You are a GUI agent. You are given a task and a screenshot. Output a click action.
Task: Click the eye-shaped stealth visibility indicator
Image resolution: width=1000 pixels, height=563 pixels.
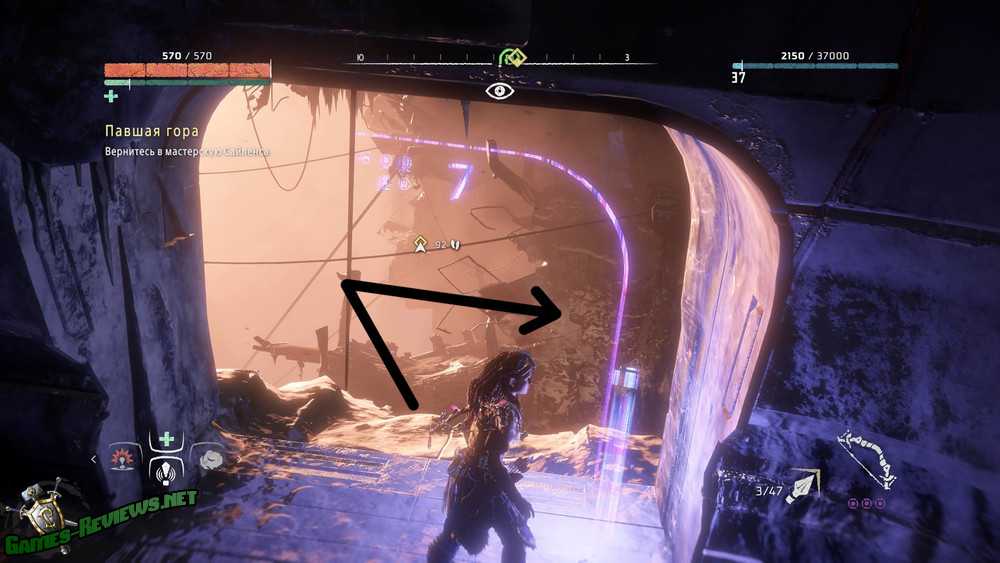tap(500, 91)
